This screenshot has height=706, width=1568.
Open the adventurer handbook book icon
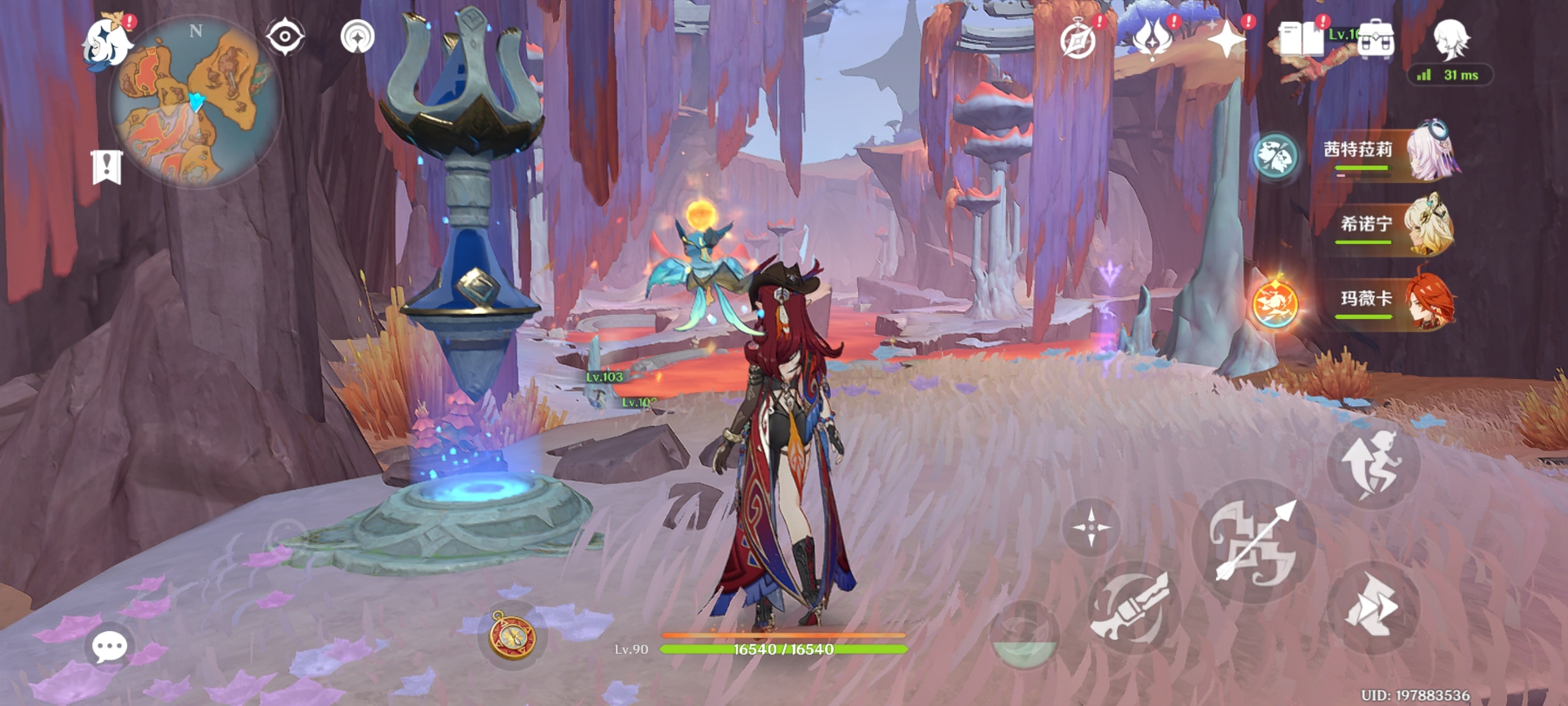(1301, 40)
